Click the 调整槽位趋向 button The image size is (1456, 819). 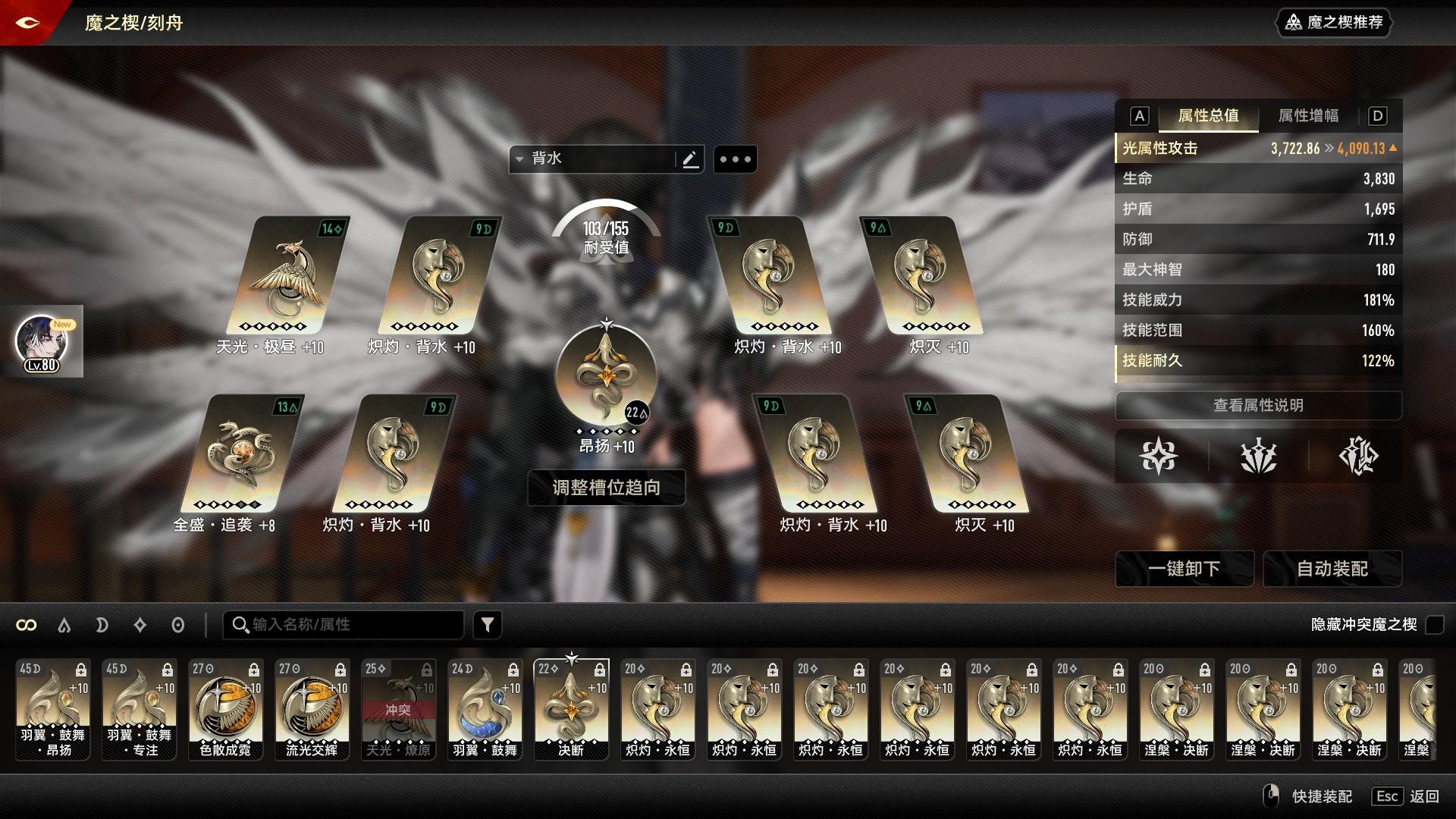pos(606,488)
